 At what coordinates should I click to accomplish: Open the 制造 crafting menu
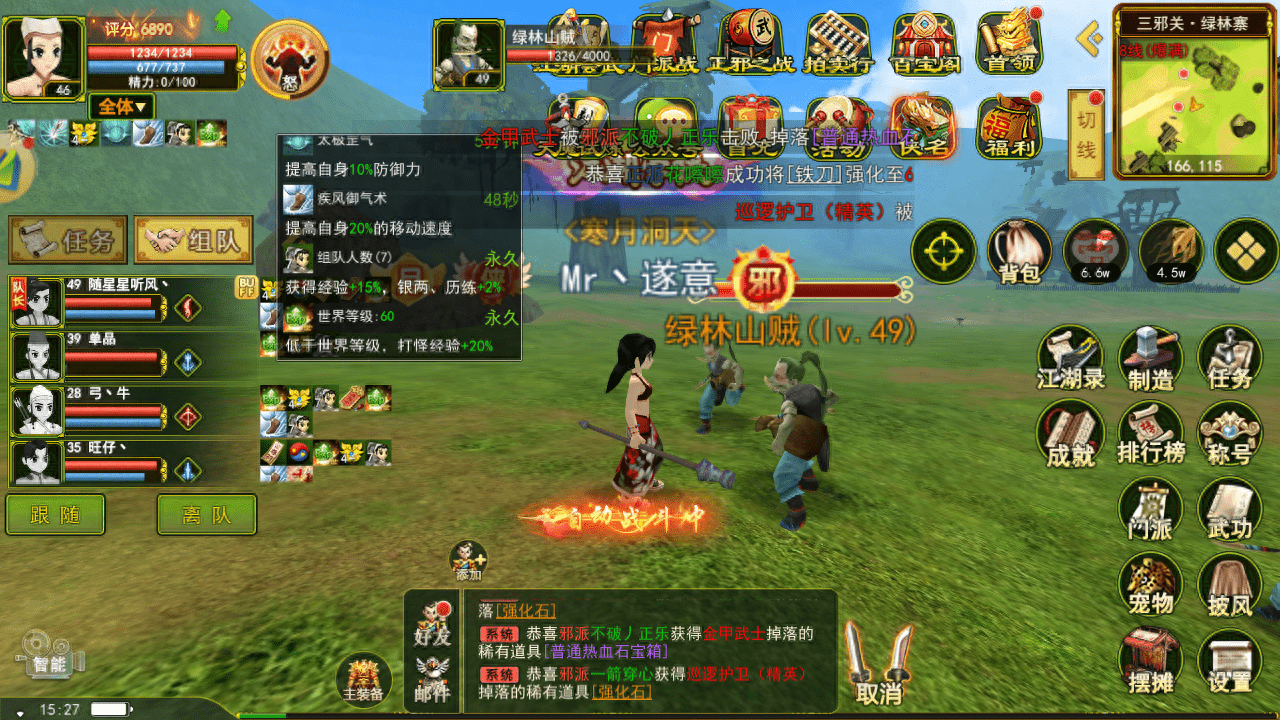click(x=1150, y=360)
